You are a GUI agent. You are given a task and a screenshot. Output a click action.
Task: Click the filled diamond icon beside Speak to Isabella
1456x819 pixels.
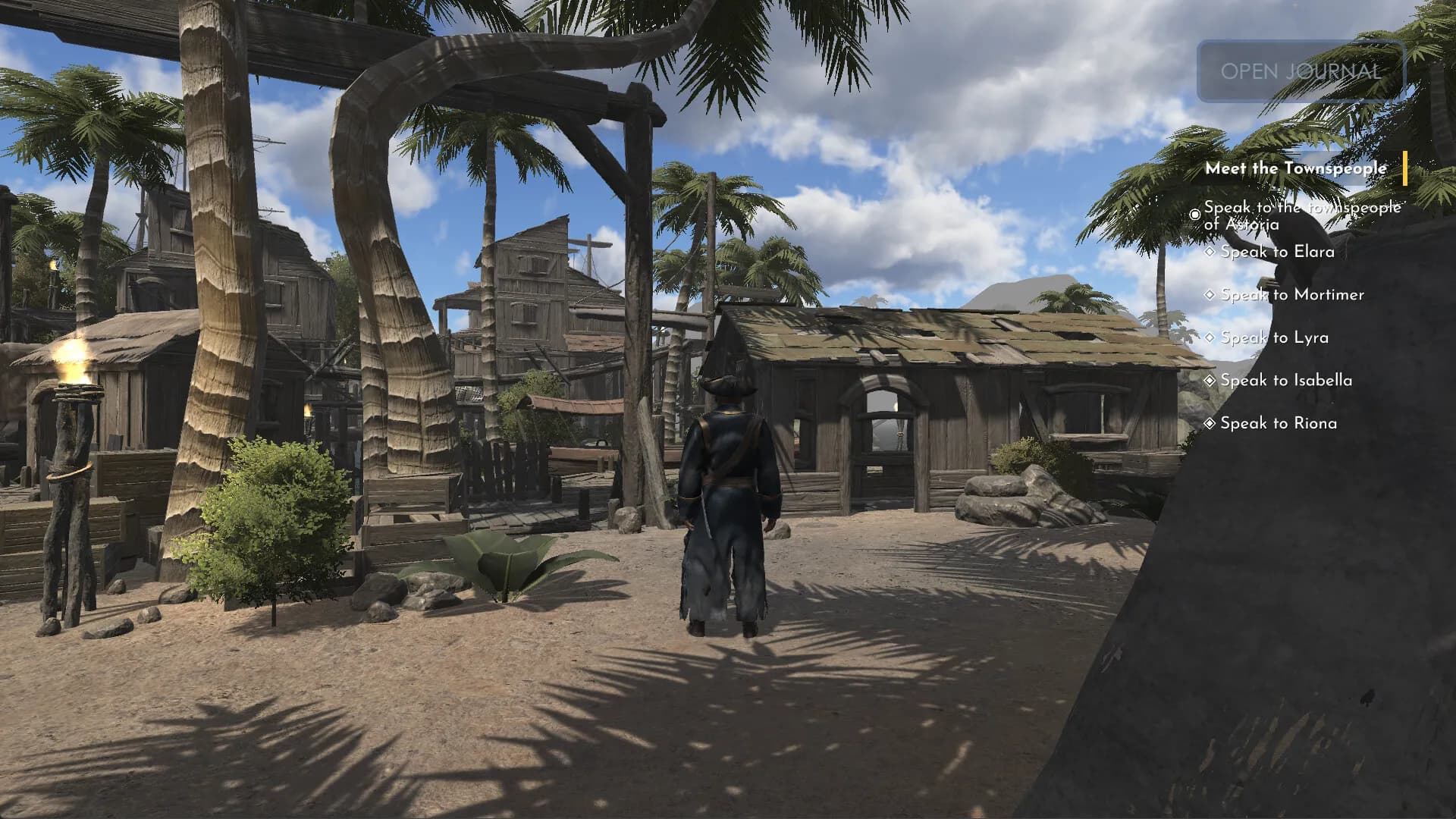[x=1210, y=380]
